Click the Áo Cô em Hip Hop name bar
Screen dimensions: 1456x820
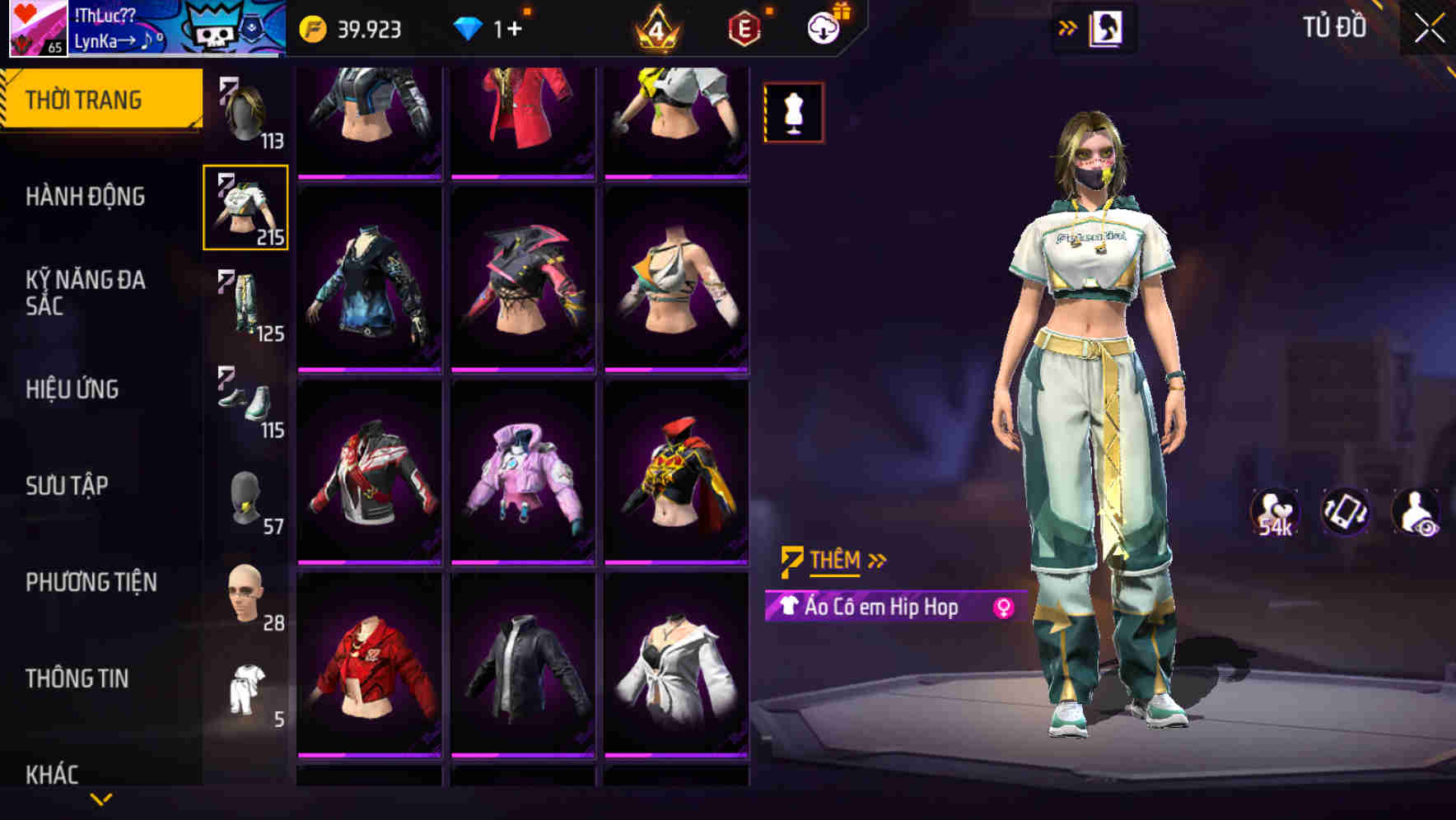(881, 608)
